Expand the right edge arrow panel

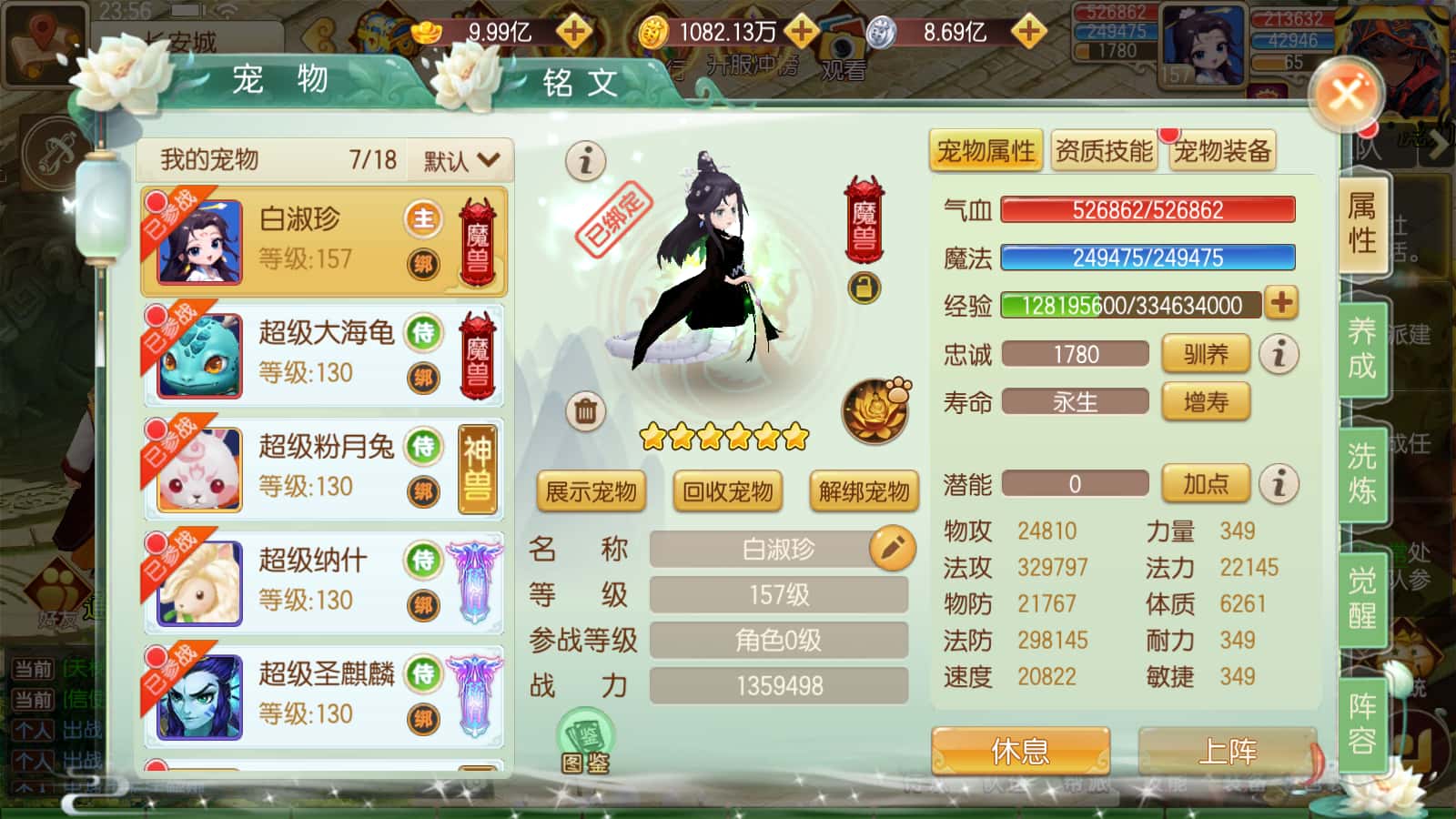1440,141
